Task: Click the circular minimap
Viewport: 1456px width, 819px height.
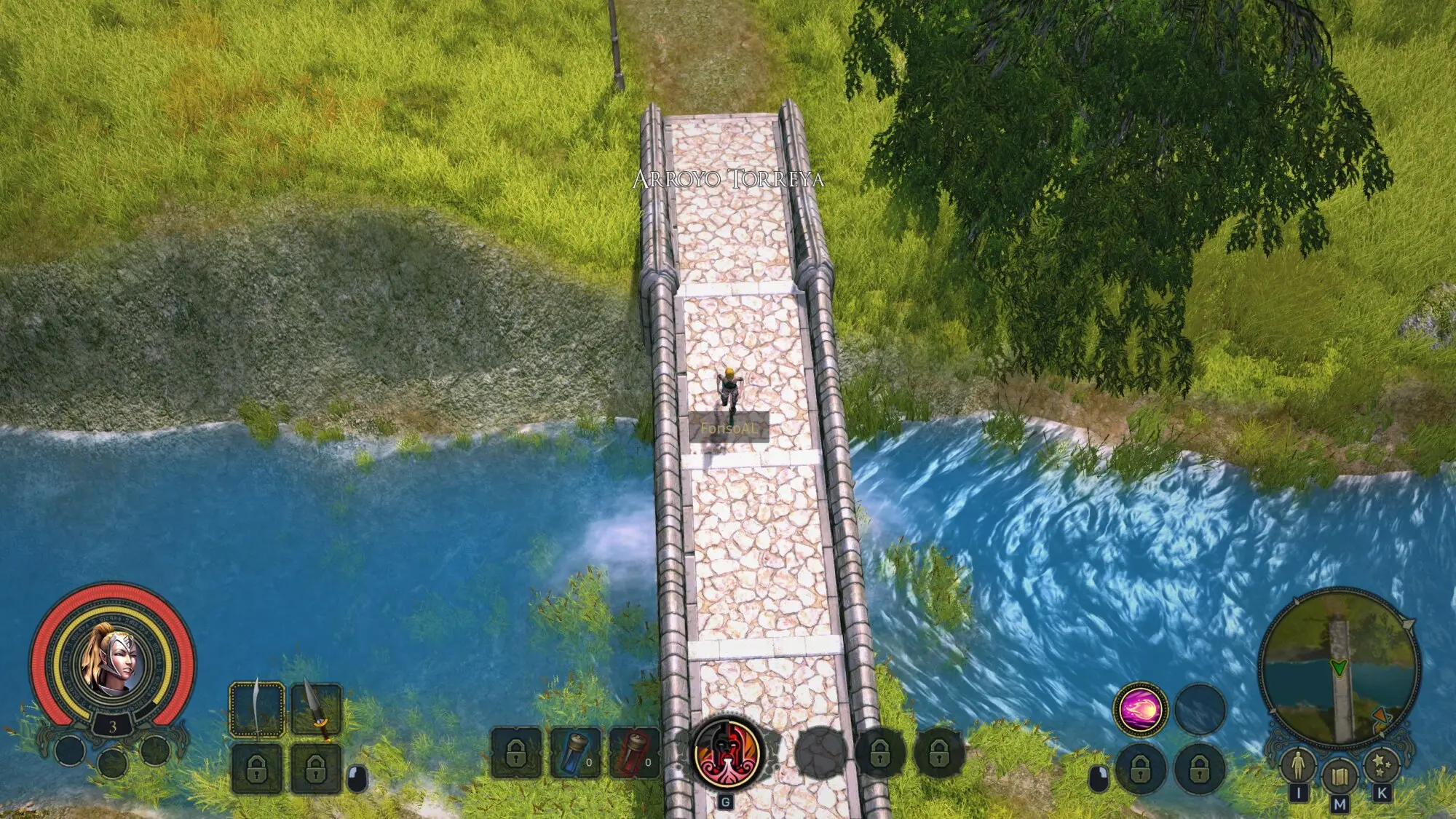Action: pos(1339,668)
